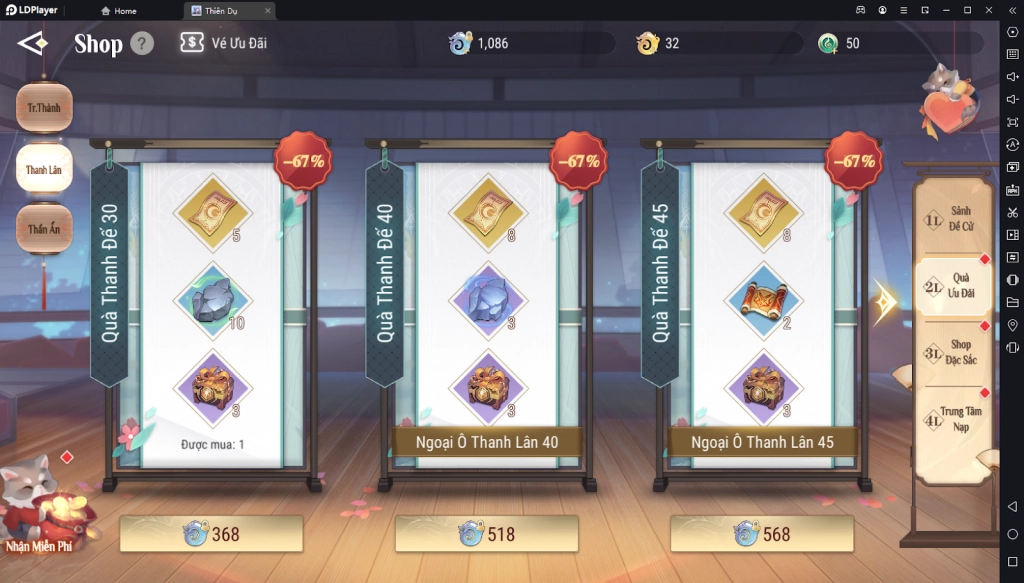Image resolution: width=1024 pixels, height=583 pixels.
Task: Open the Shop help question mark
Action: coord(142,44)
